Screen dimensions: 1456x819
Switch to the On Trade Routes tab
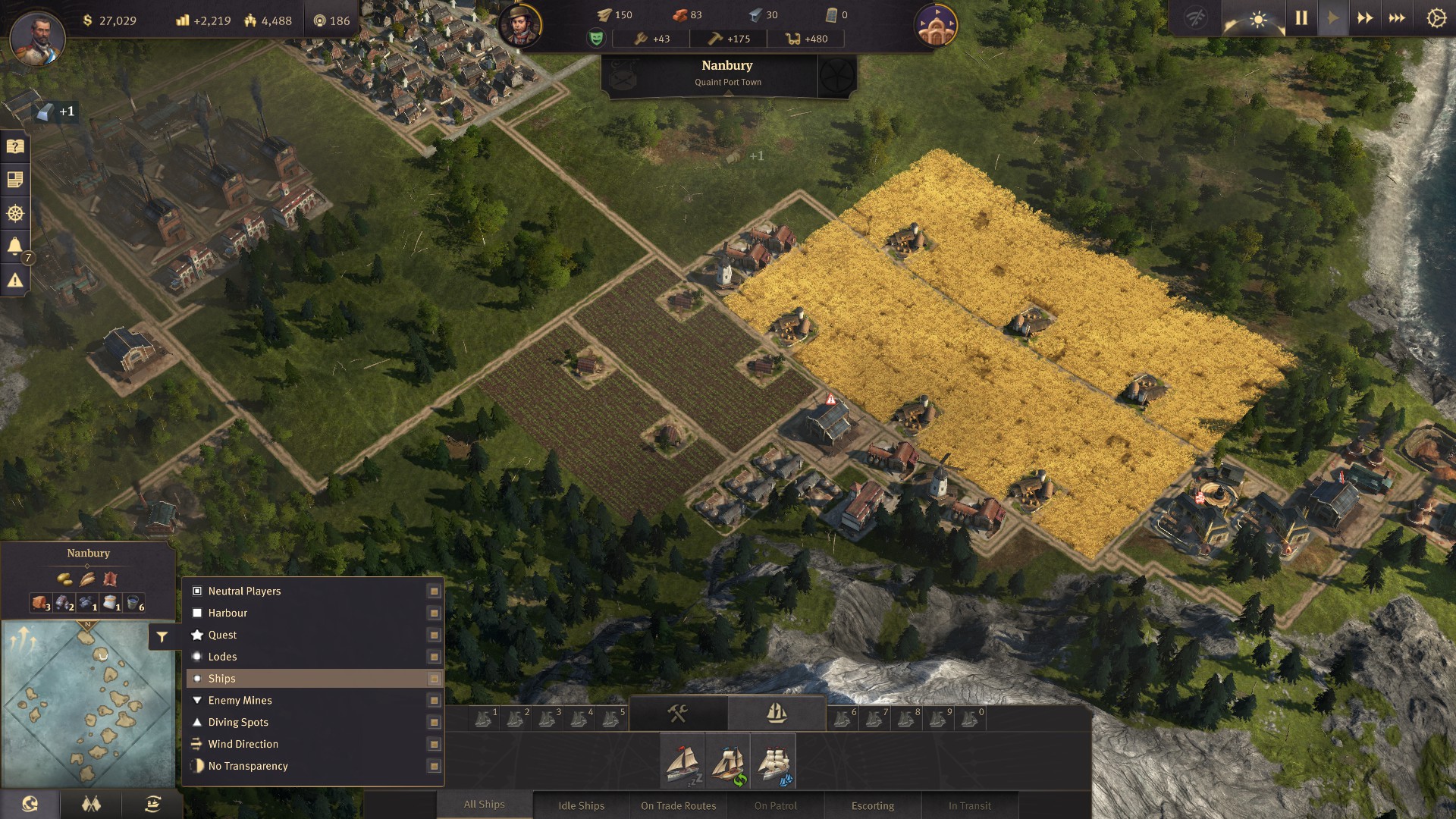[678, 805]
